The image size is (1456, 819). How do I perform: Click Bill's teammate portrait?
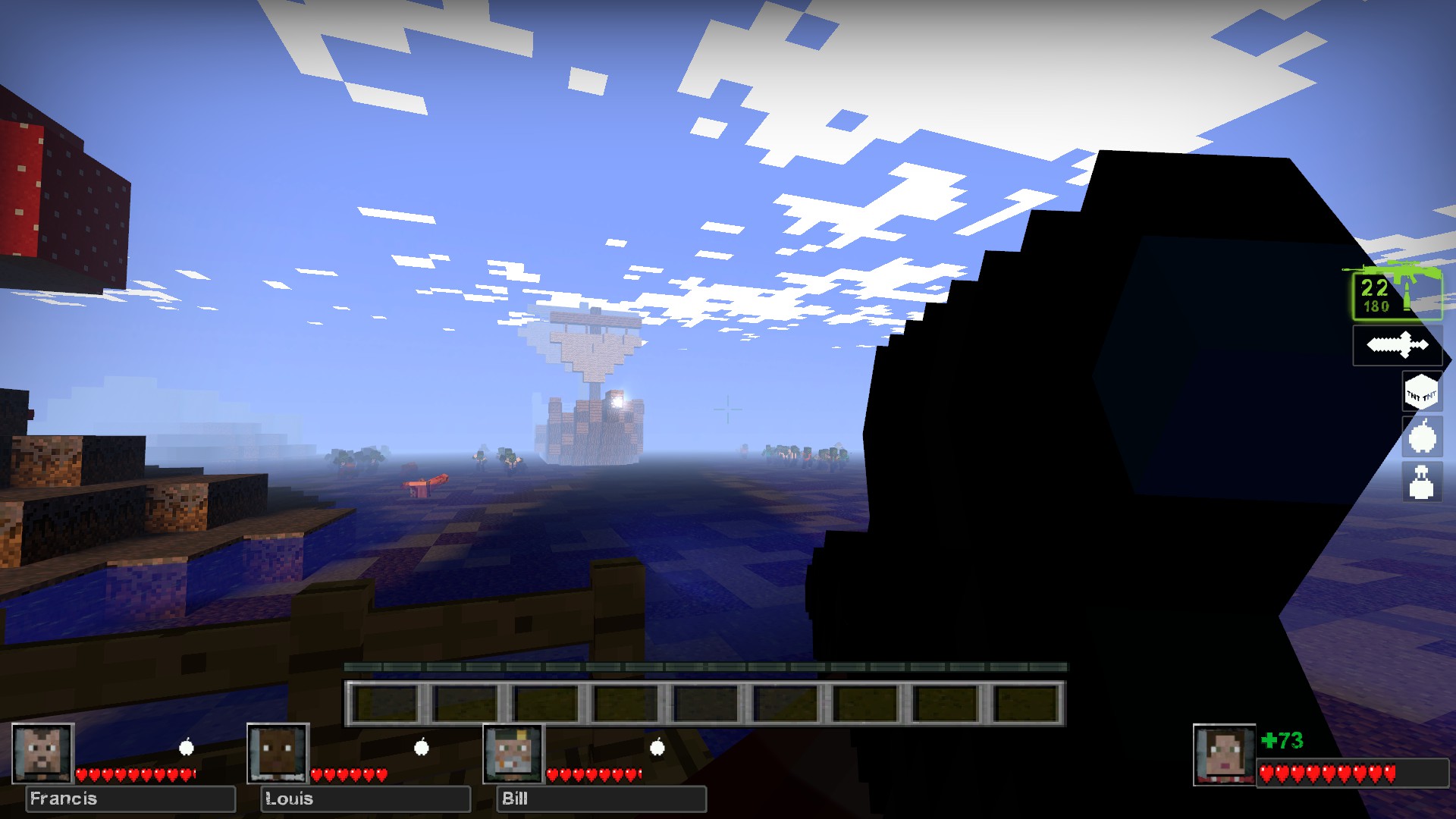[513, 753]
